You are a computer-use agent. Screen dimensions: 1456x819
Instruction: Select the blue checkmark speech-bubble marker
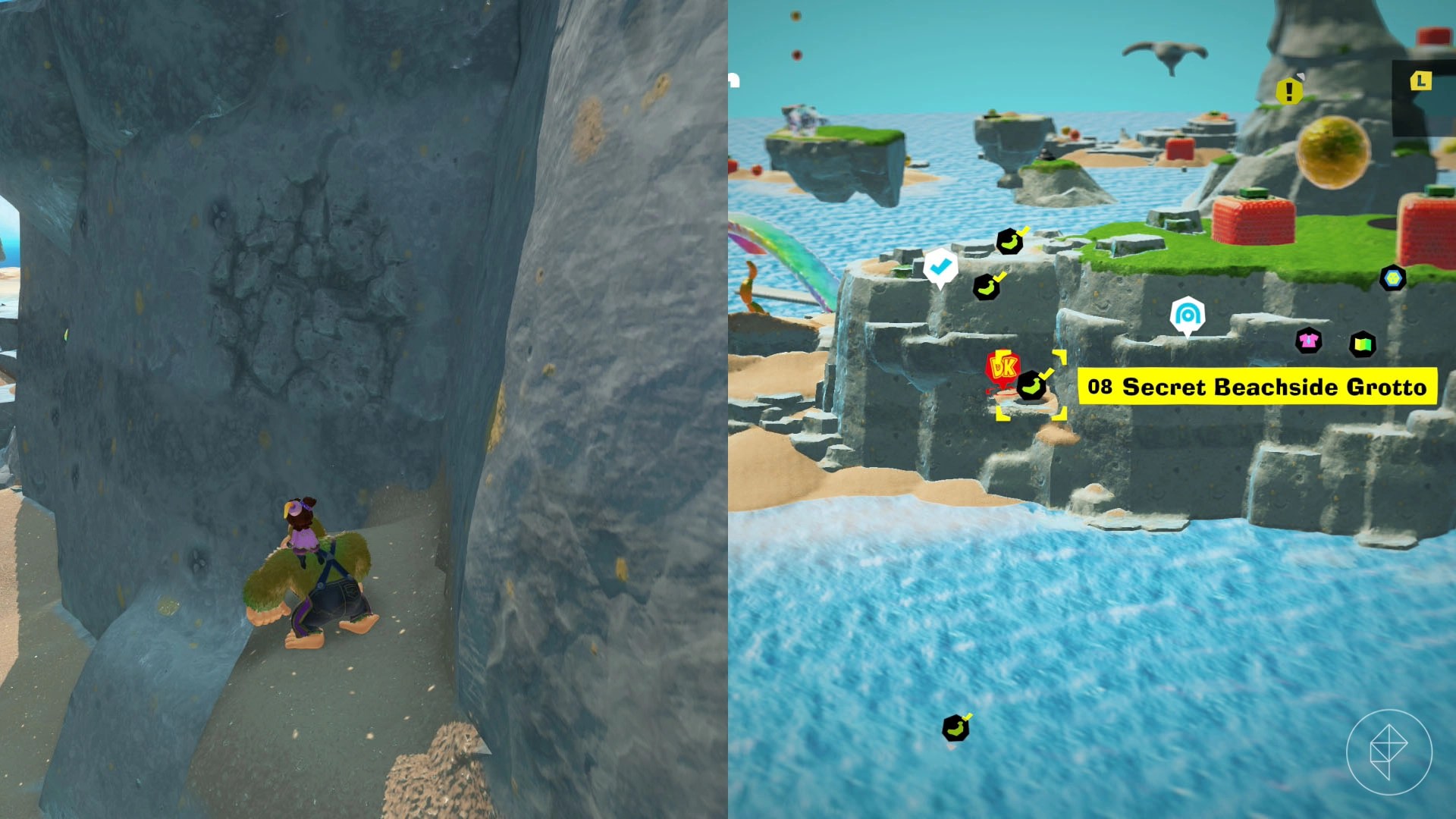point(940,267)
